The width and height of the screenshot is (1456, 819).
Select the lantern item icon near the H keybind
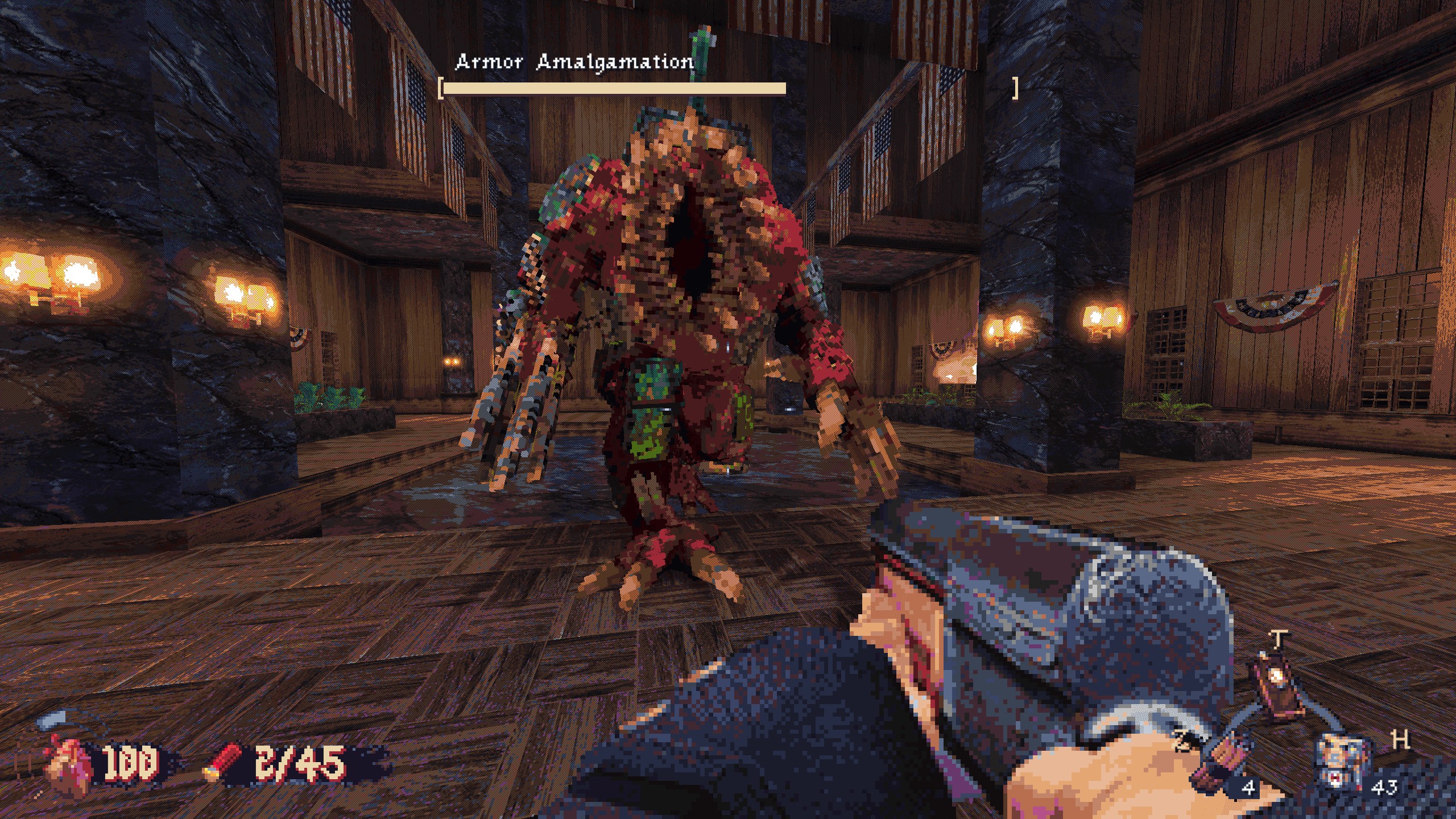pyautogui.click(x=1277, y=682)
